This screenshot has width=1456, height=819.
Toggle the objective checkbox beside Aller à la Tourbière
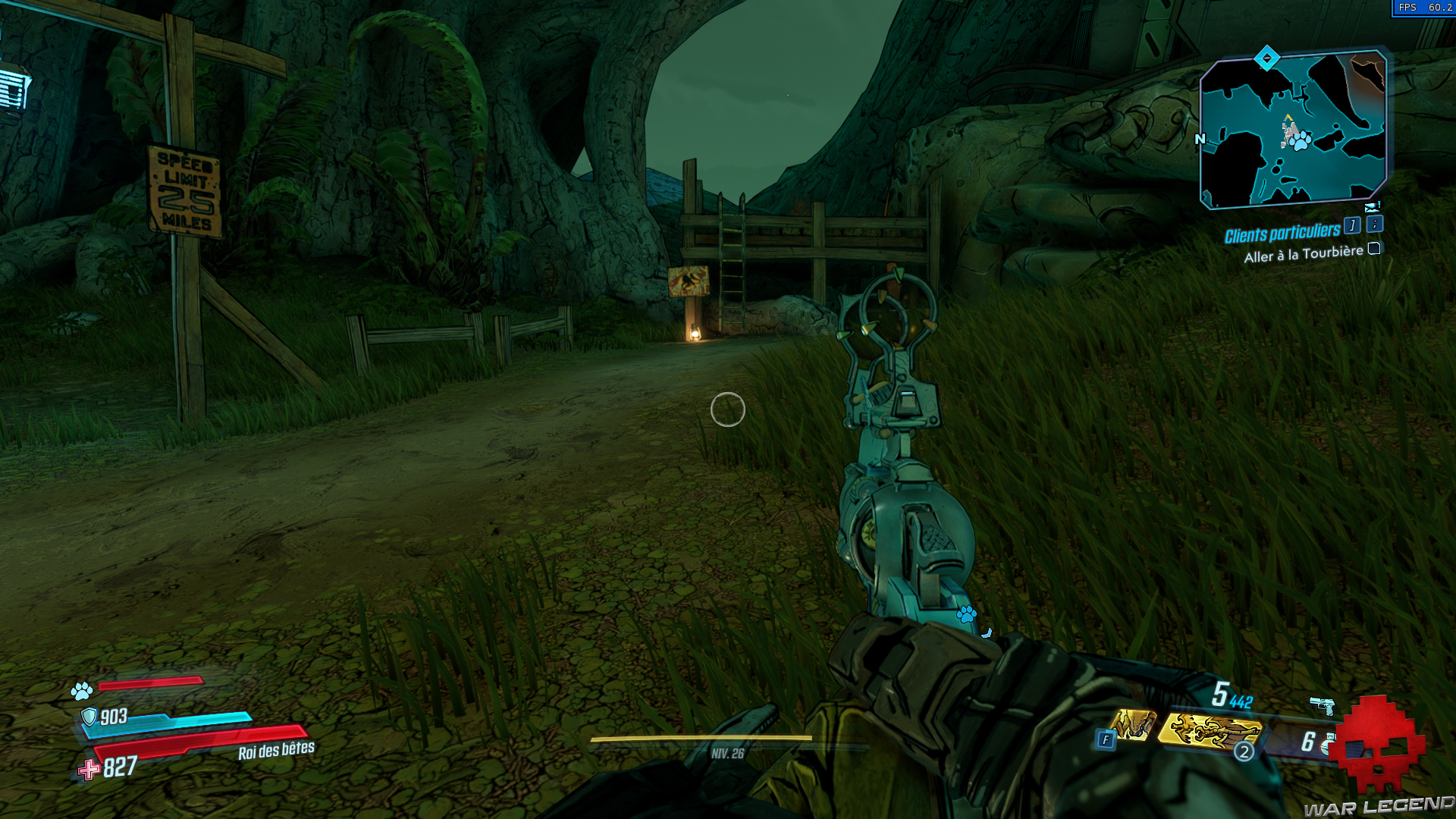(x=1373, y=249)
